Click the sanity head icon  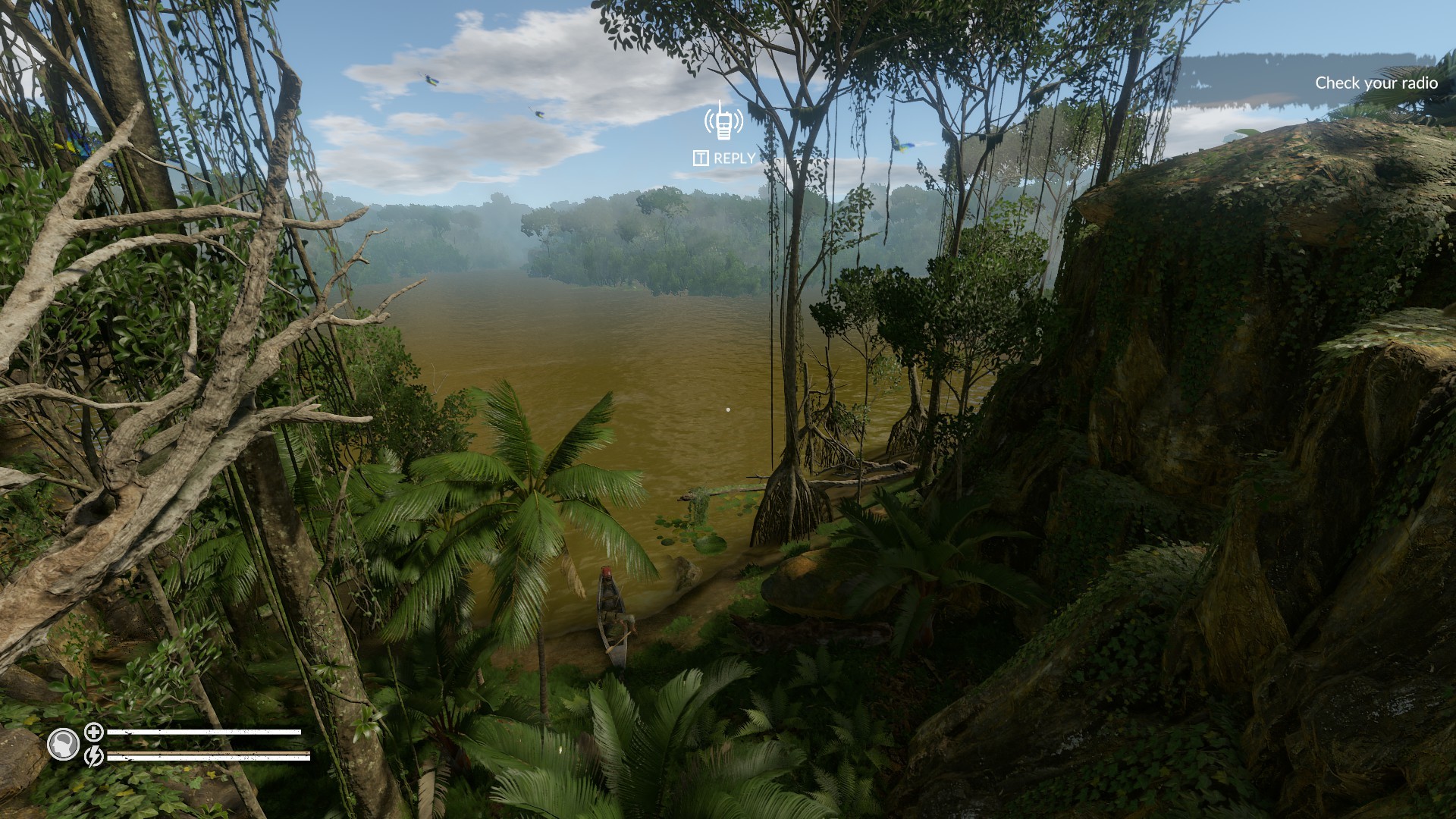click(64, 744)
